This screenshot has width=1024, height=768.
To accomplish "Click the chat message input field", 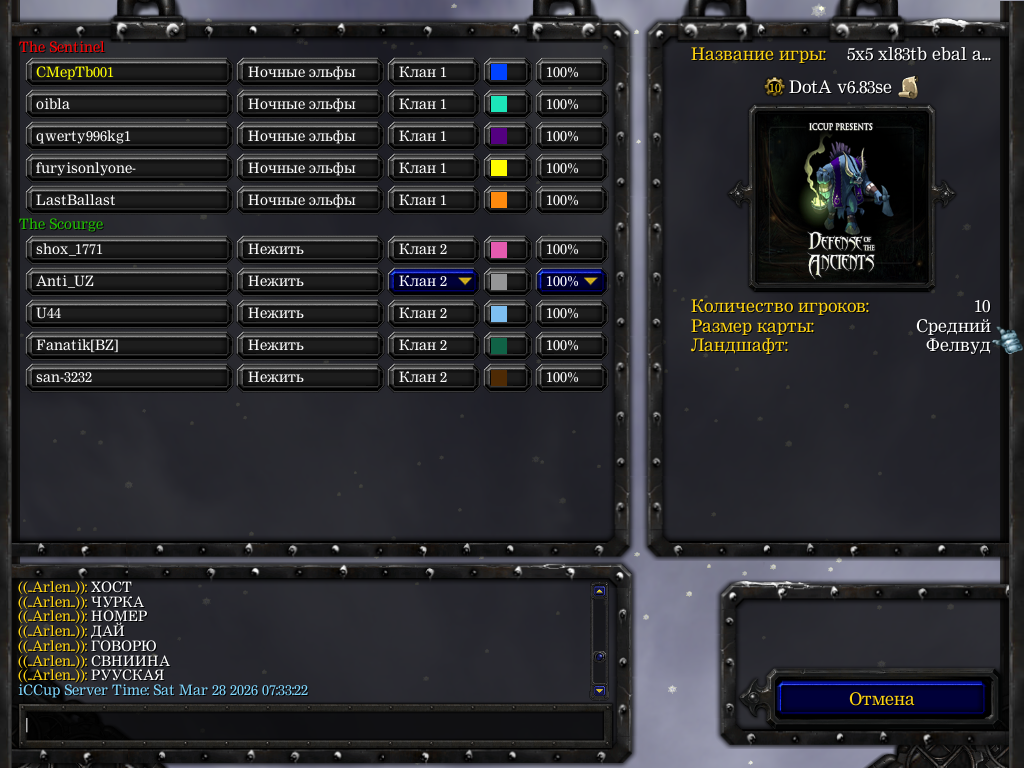I will coord(313,724).
